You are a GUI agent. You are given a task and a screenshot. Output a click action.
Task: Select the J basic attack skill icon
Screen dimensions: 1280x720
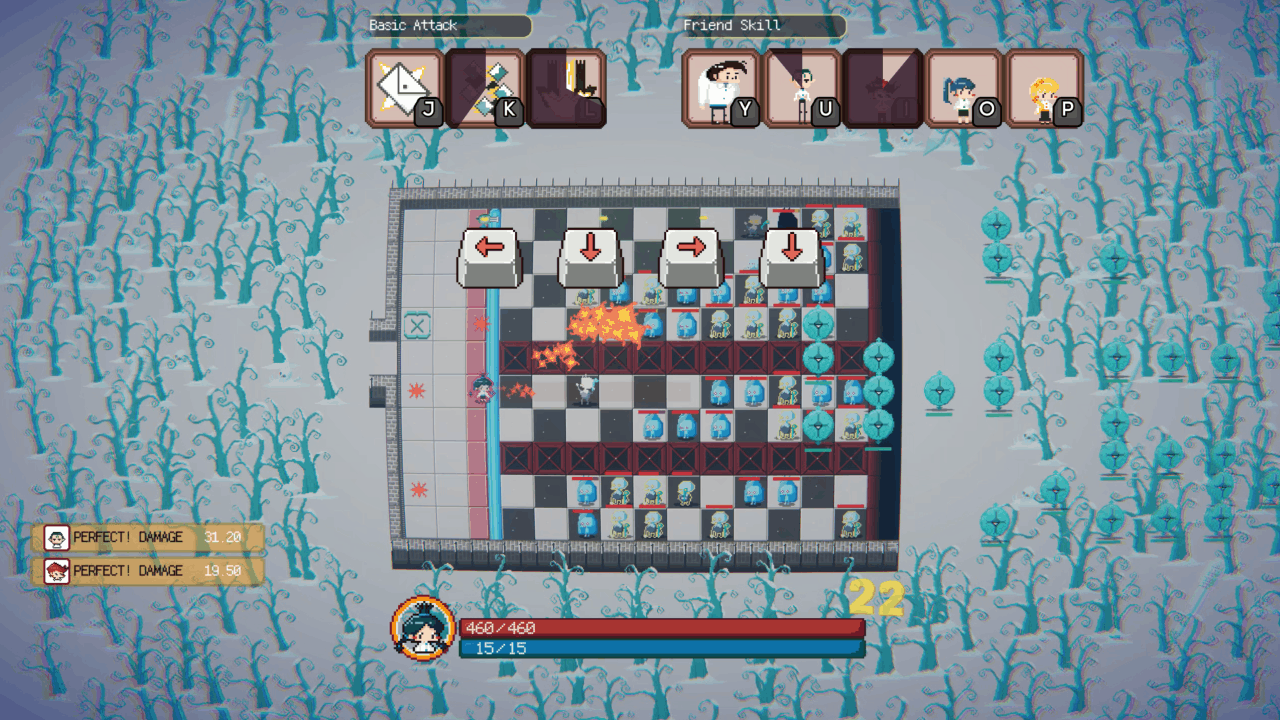coord(409,88)
